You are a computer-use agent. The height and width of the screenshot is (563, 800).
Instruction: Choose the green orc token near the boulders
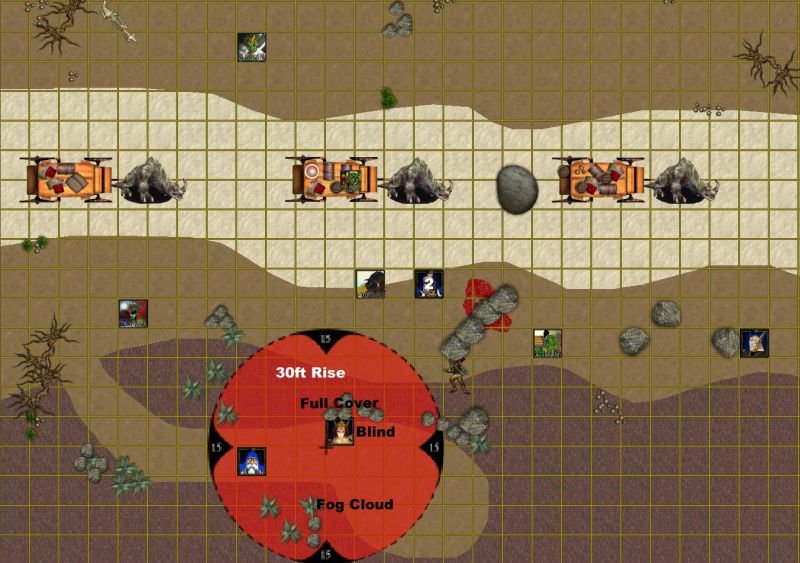click(546, 343)
